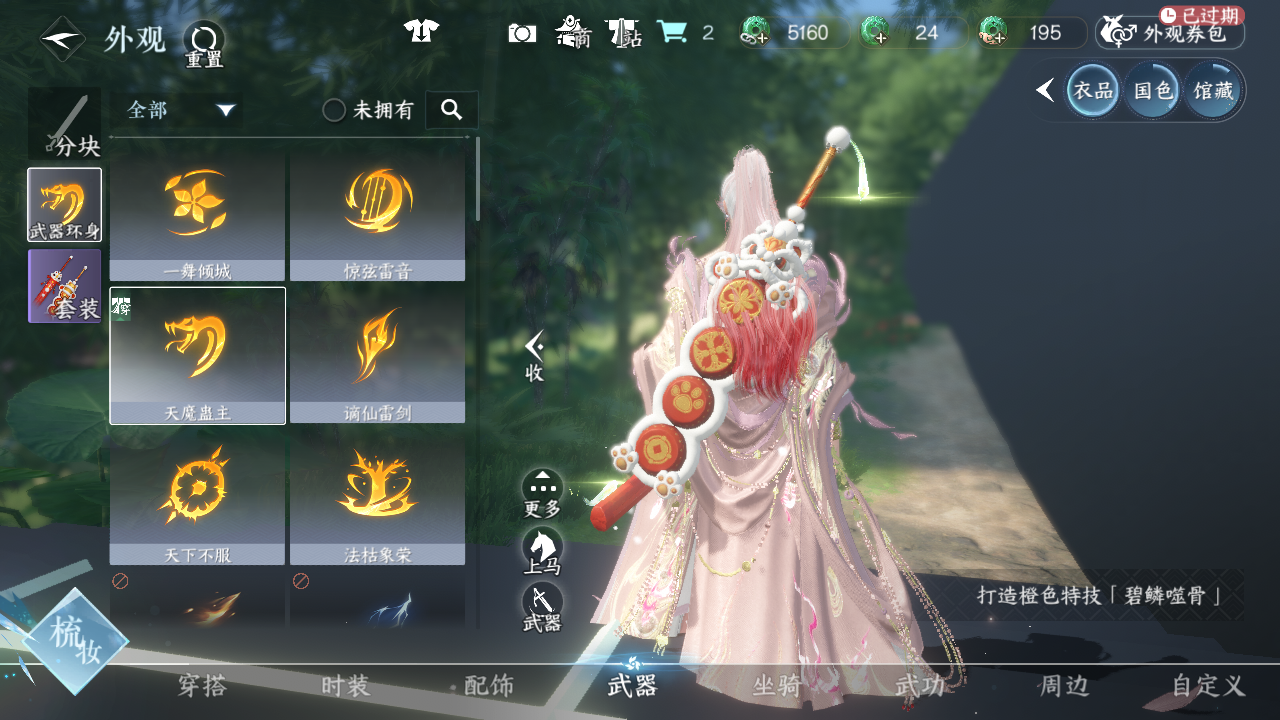Open the 全部 filter dropdown
The width and height of the screenshot is (1280, 720).
coord(180,110)
